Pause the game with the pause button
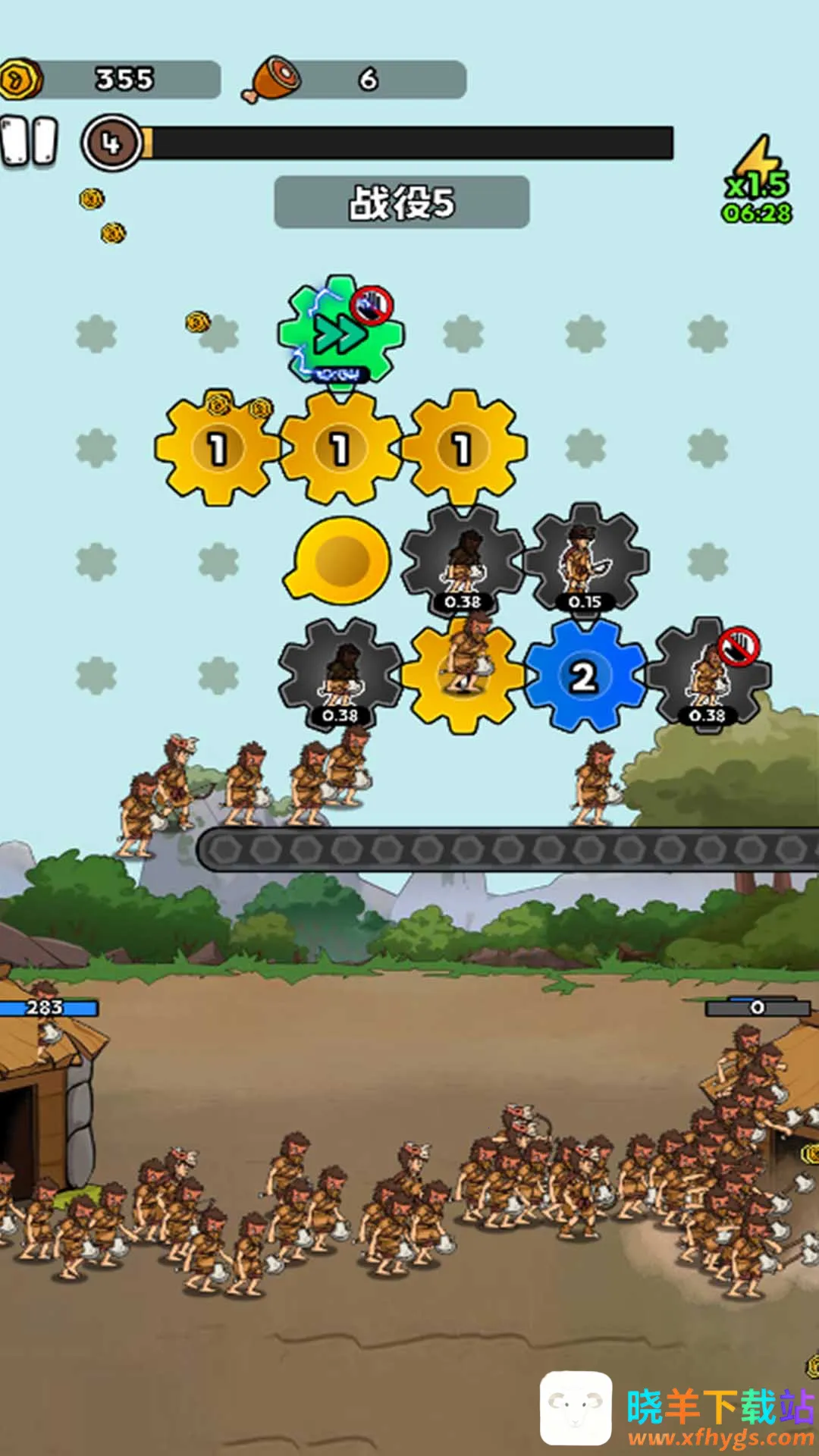The height and width of the screenshot is (1456, 819). click(30, 141)
